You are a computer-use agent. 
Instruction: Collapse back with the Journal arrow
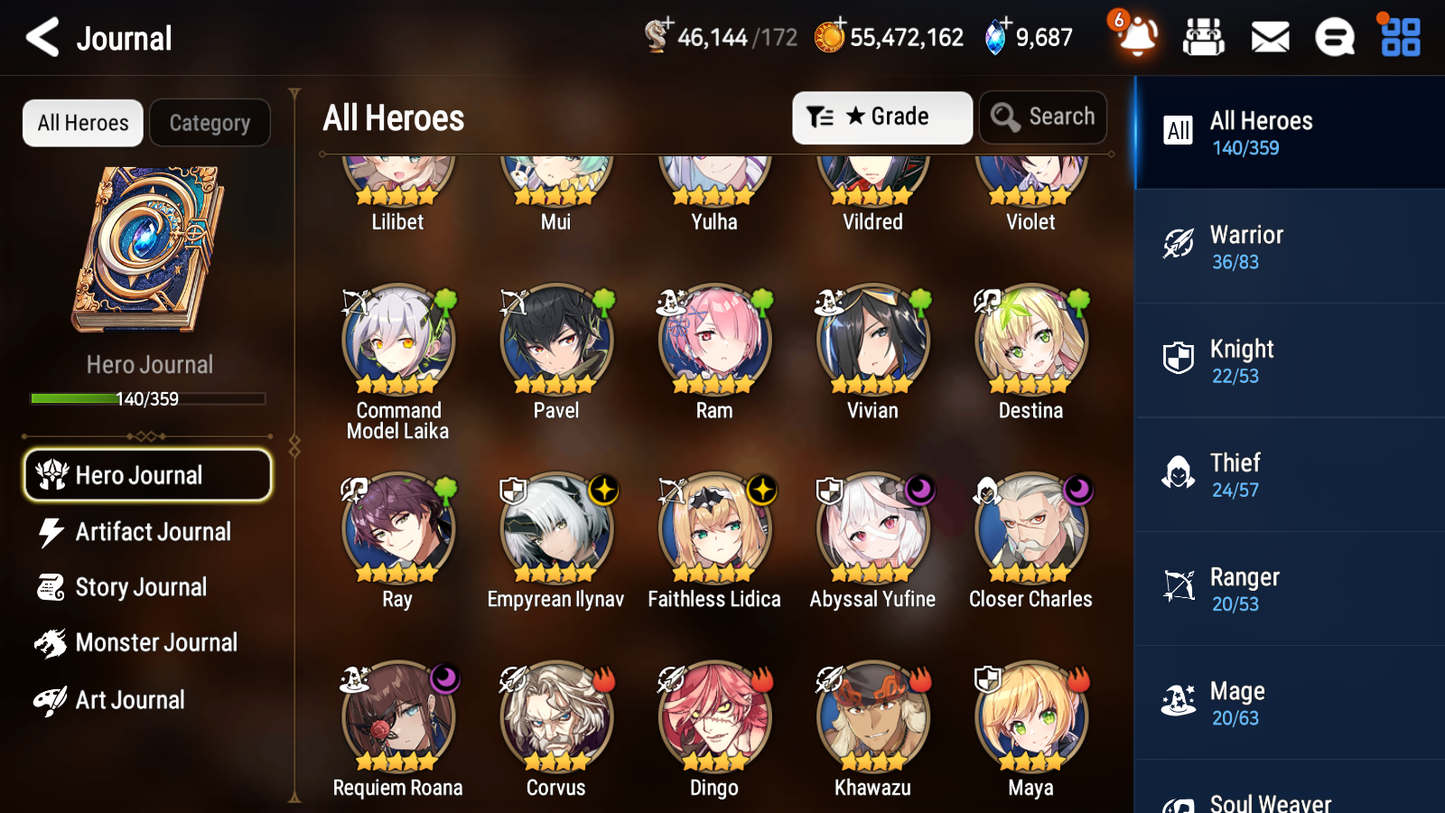[42, 37]
